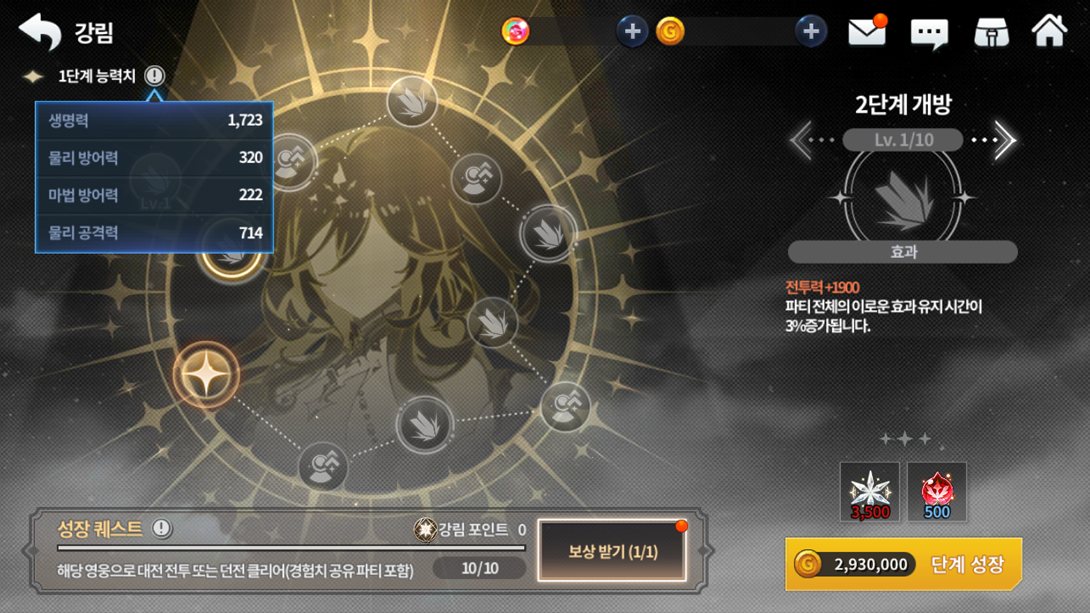The image size is (1090, 613).
Task: Select the silver star material costing 3,500
Action: pyautogui.click(x=869, y=492)
